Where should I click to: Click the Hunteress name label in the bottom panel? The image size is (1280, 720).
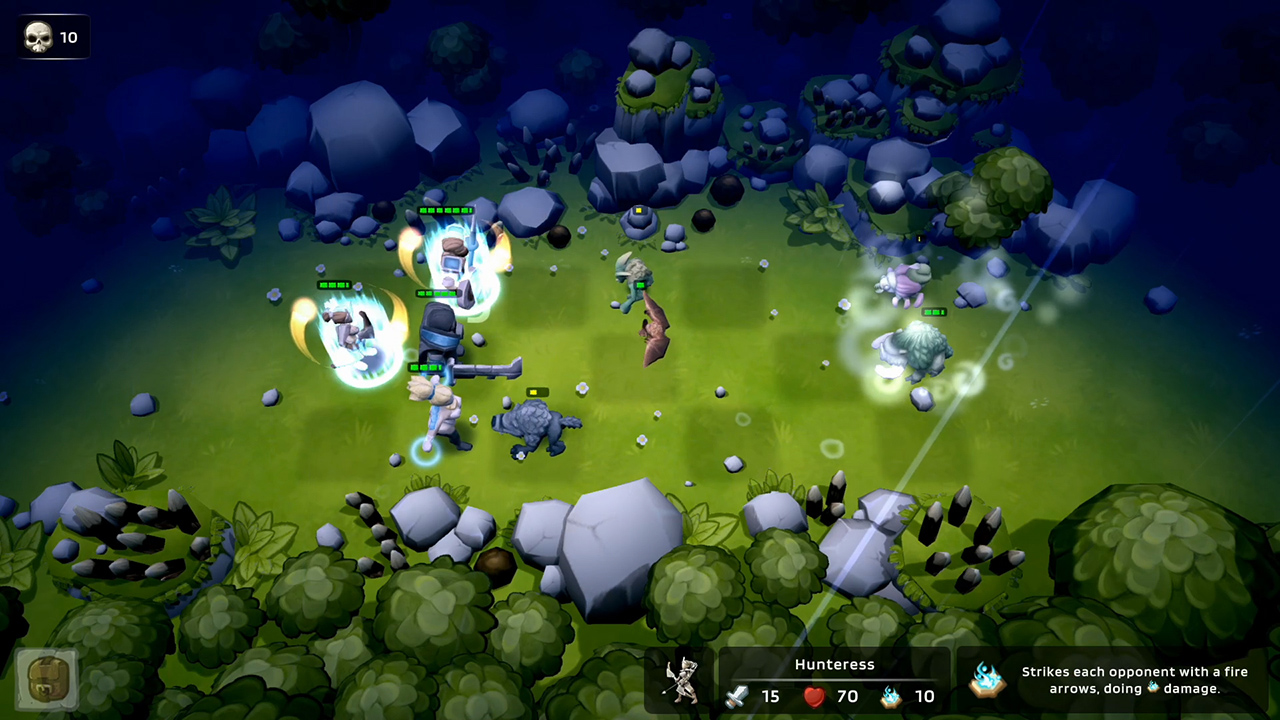coord(834,664)
